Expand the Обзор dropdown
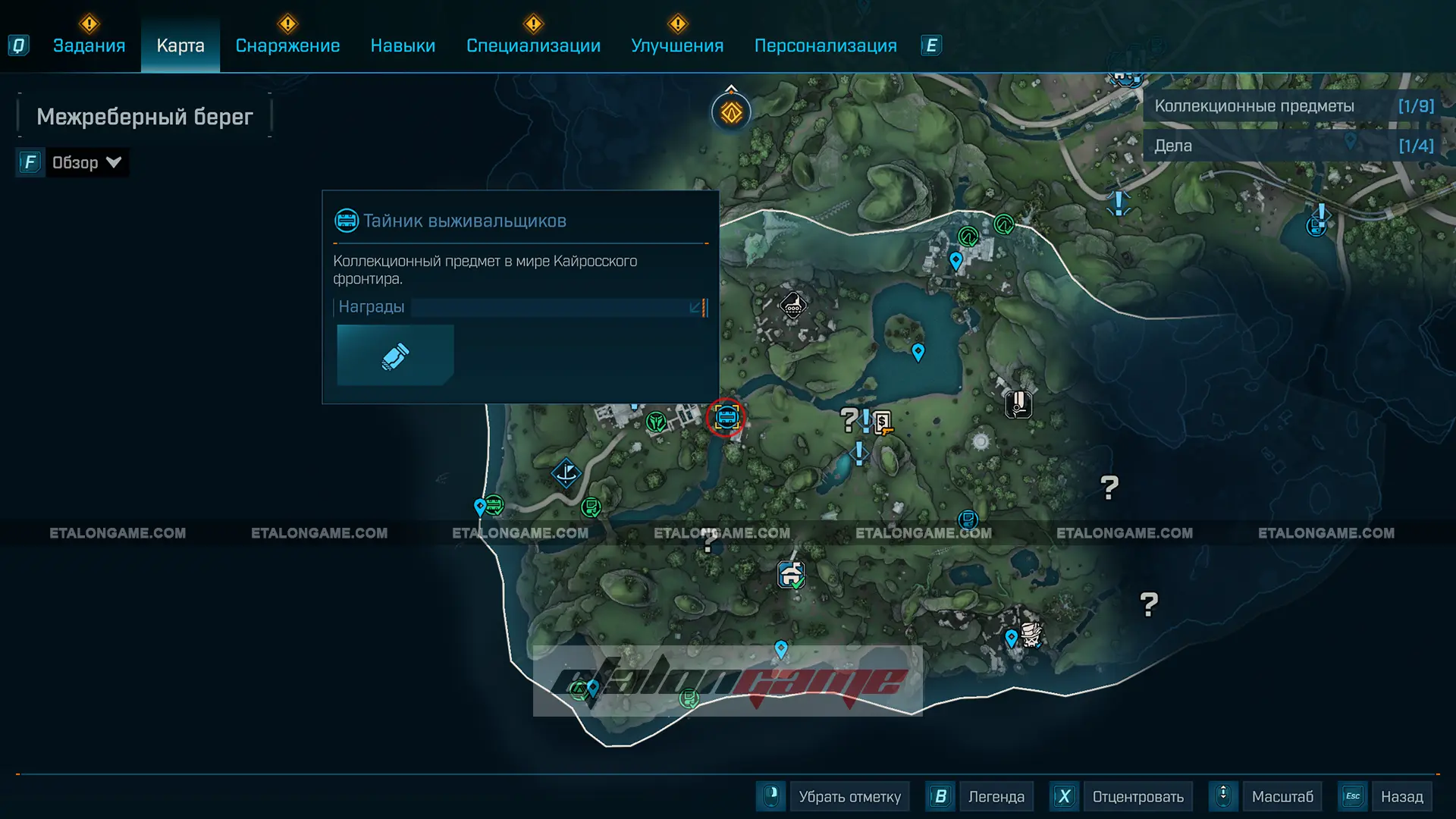The width and height of the screenshot is (1456, 819). [x=85, y=162]
